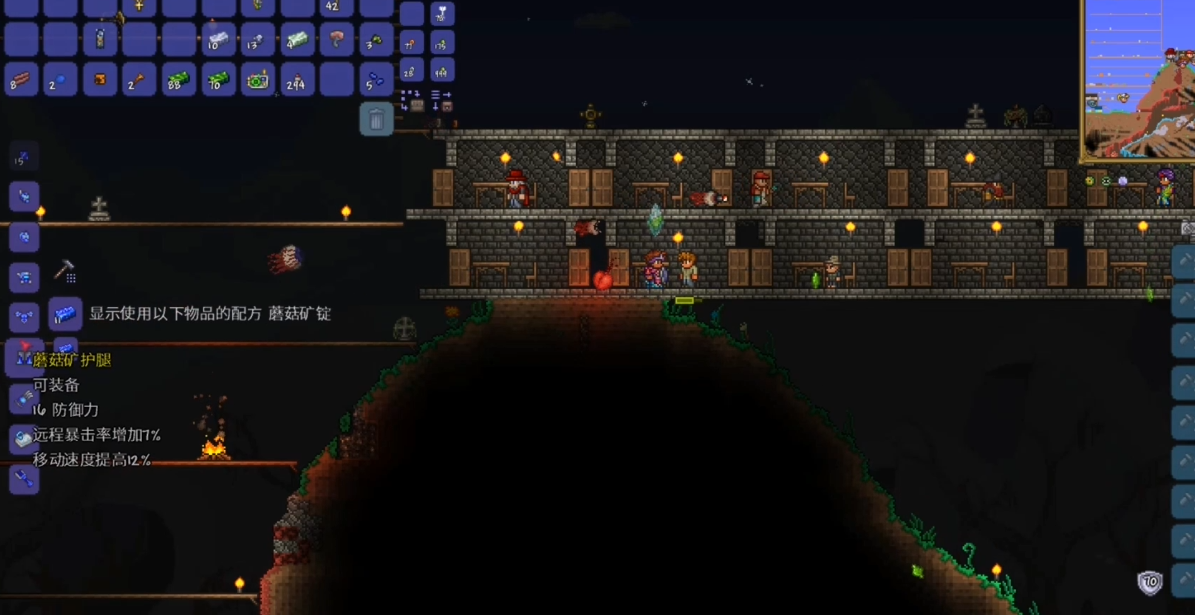
Task: Craft the shroomite leggings recipe
Action: coord(24,357)
